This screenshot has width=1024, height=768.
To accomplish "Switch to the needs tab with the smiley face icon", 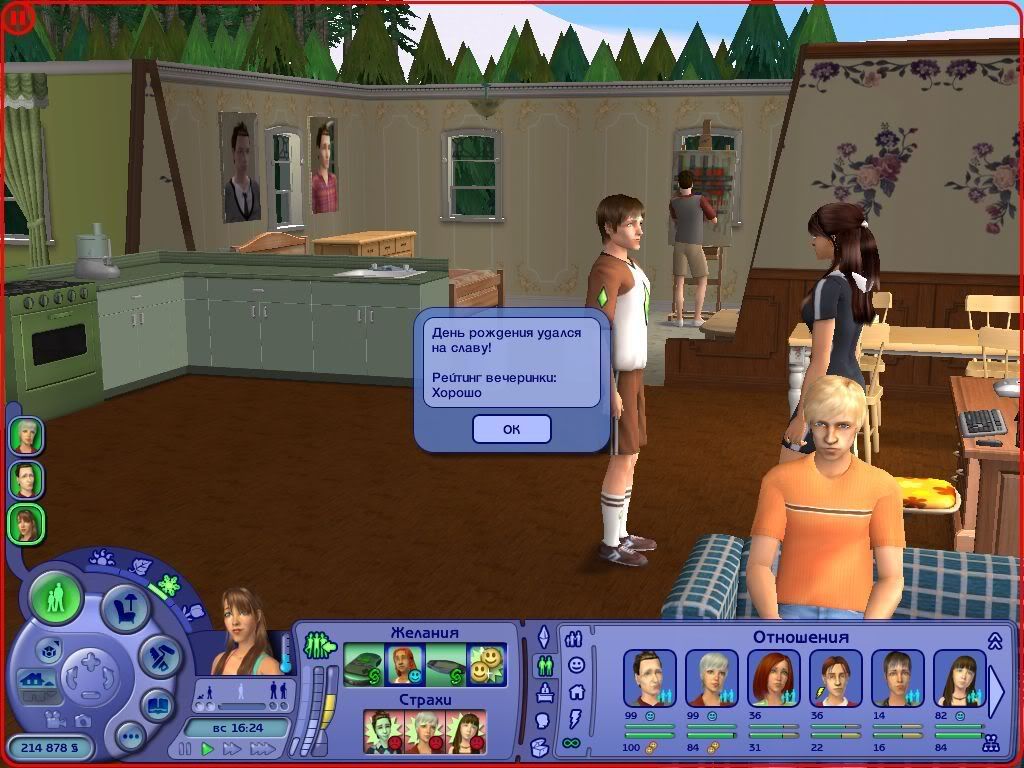I will pos(575,664).
